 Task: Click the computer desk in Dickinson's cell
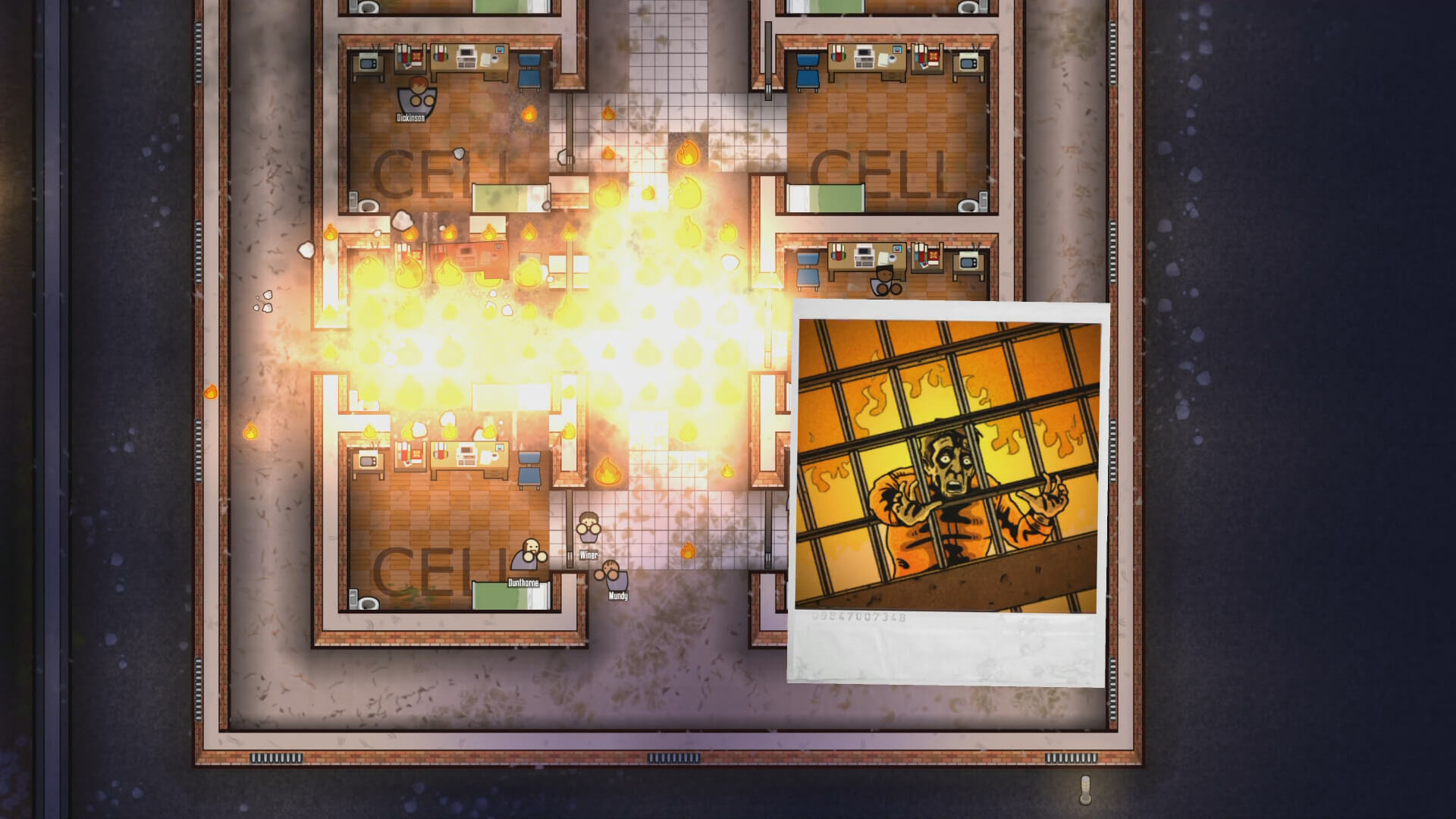point(468,59)
